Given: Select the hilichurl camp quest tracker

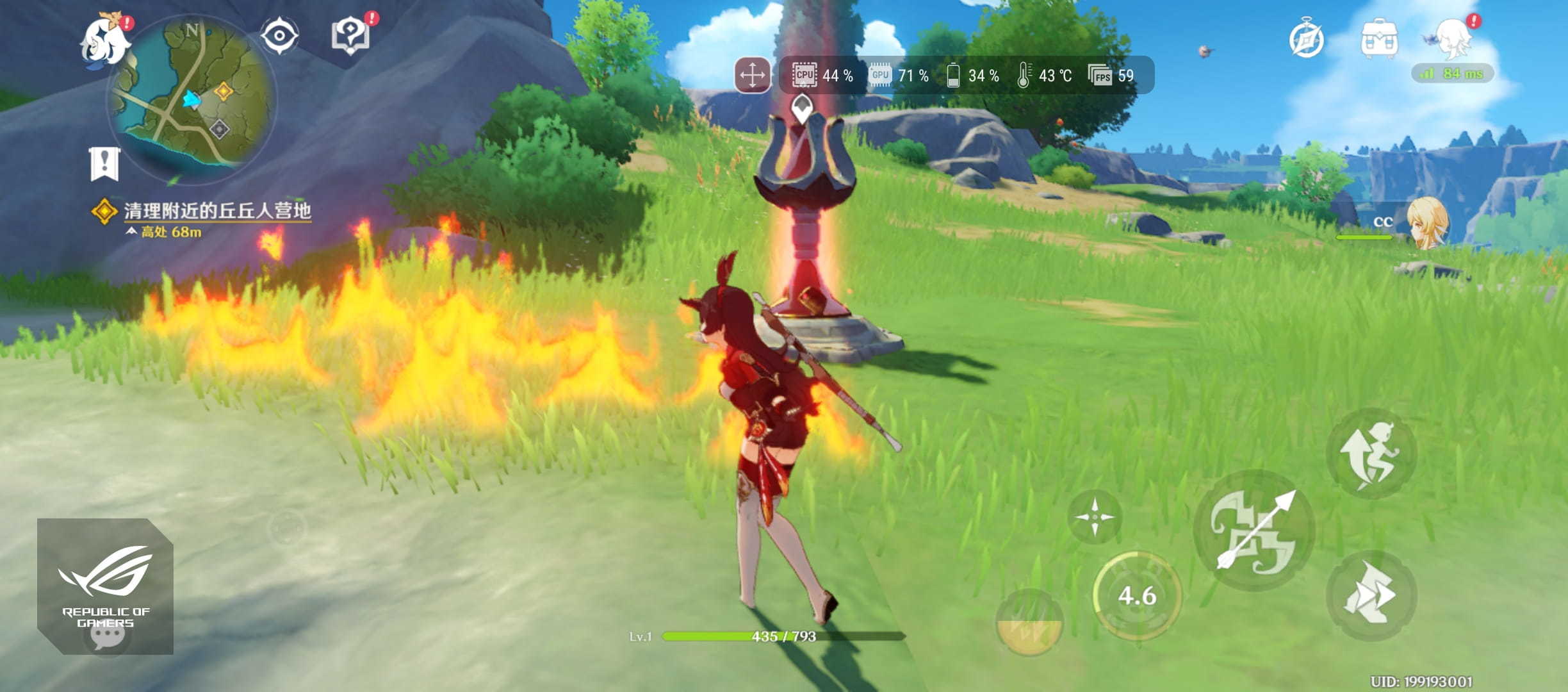Looking at the screenshot, I should point(216,211).
